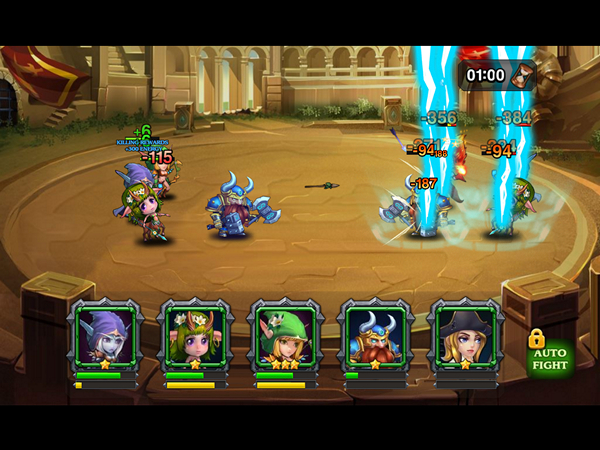The height and width of the screenshot is (450, 600).
Task: Choose the green-hat blonde archer portrait
Action: [286, 337]
